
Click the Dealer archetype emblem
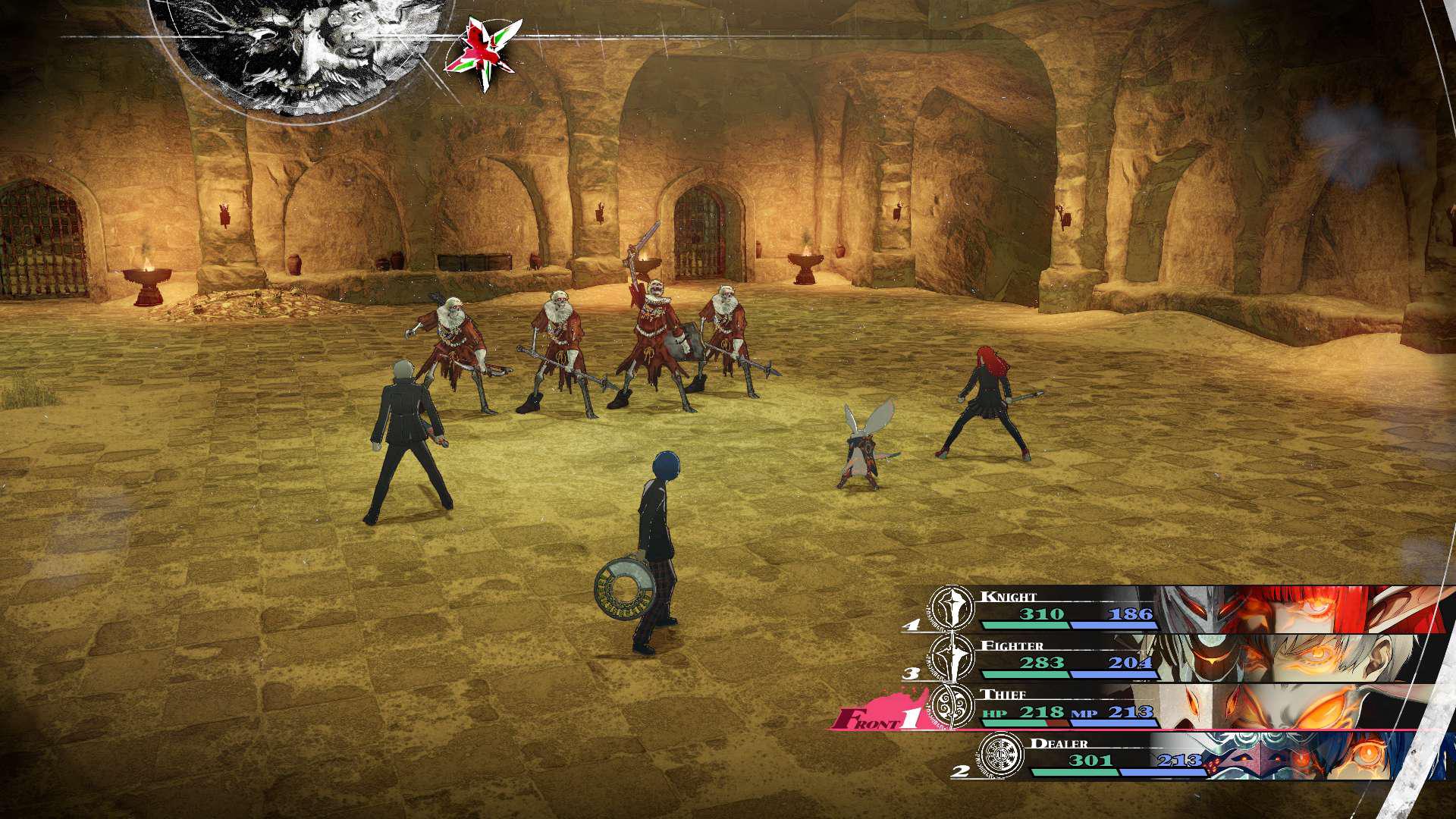click(x=1001, y=755)
